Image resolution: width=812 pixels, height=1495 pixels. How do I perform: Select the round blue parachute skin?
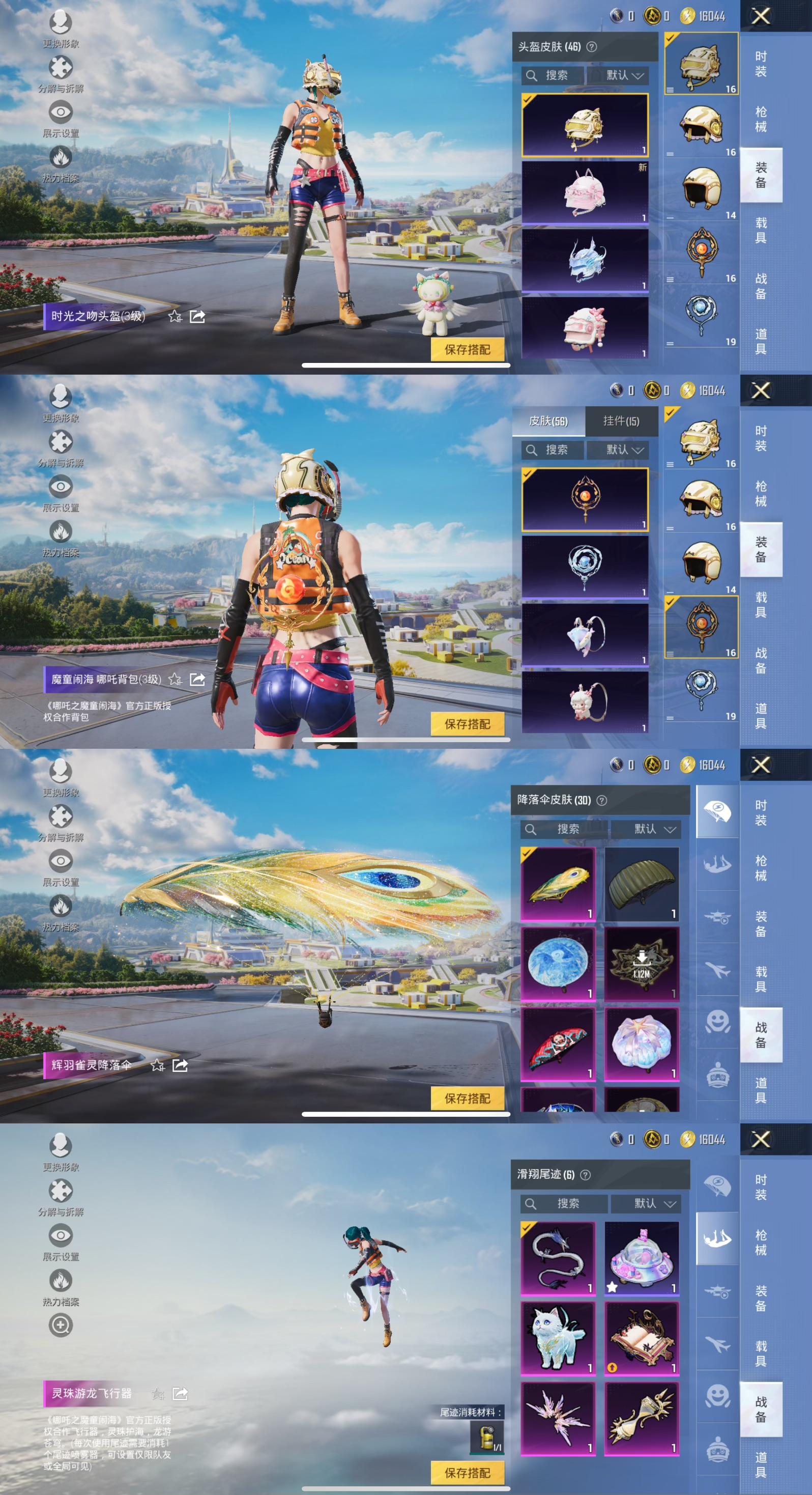point(558,964)
